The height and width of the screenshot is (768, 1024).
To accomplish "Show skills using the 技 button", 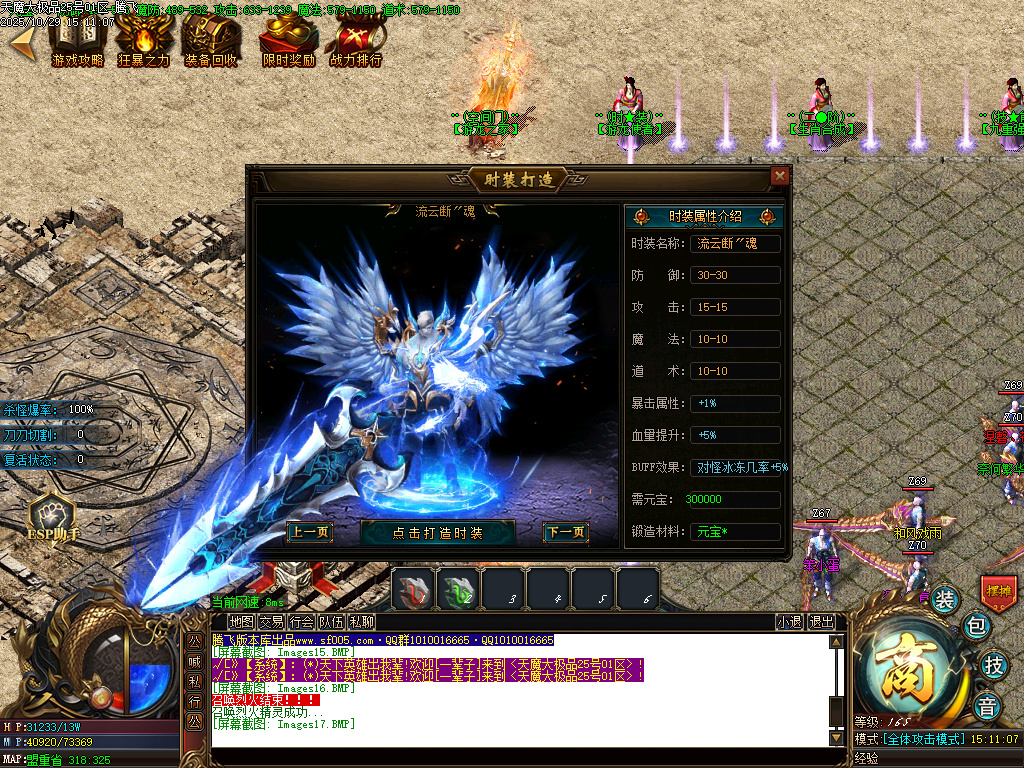I will click(994, 664).
